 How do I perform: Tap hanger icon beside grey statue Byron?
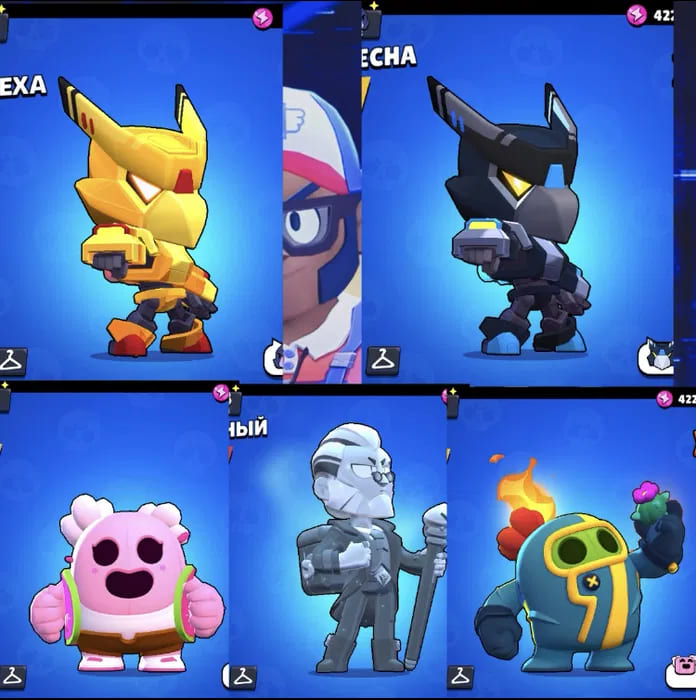pyautogui.click(x=242, y=677)
